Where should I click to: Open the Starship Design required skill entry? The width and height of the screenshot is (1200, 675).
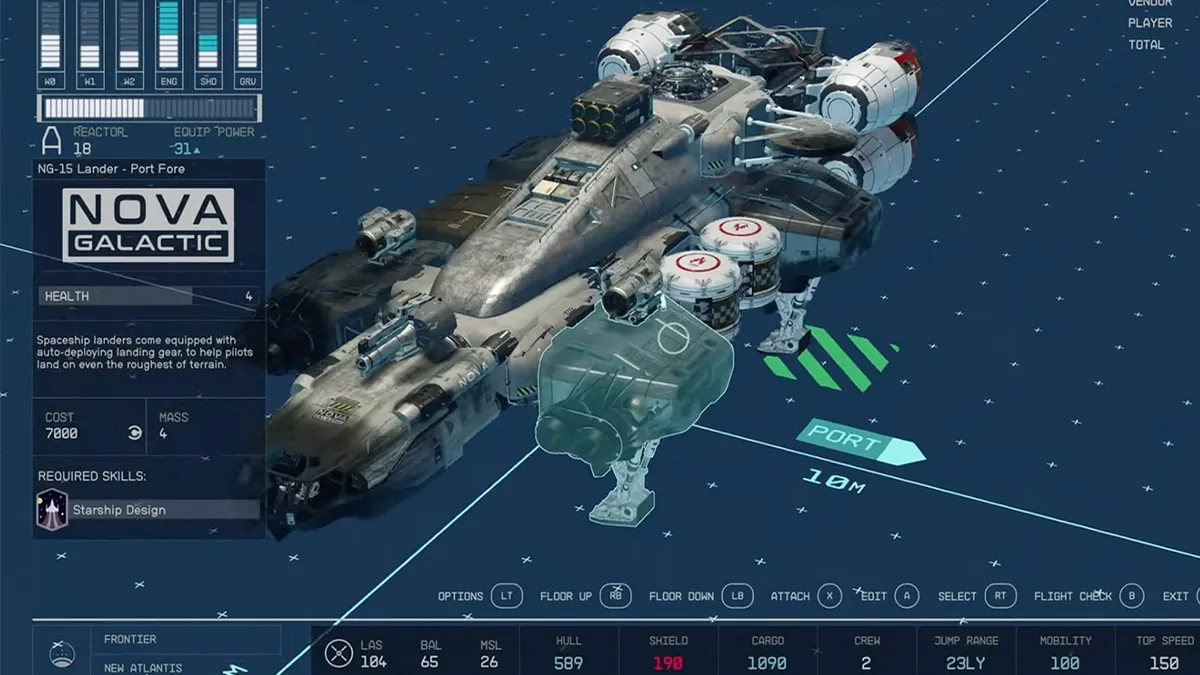pos(148,509)
